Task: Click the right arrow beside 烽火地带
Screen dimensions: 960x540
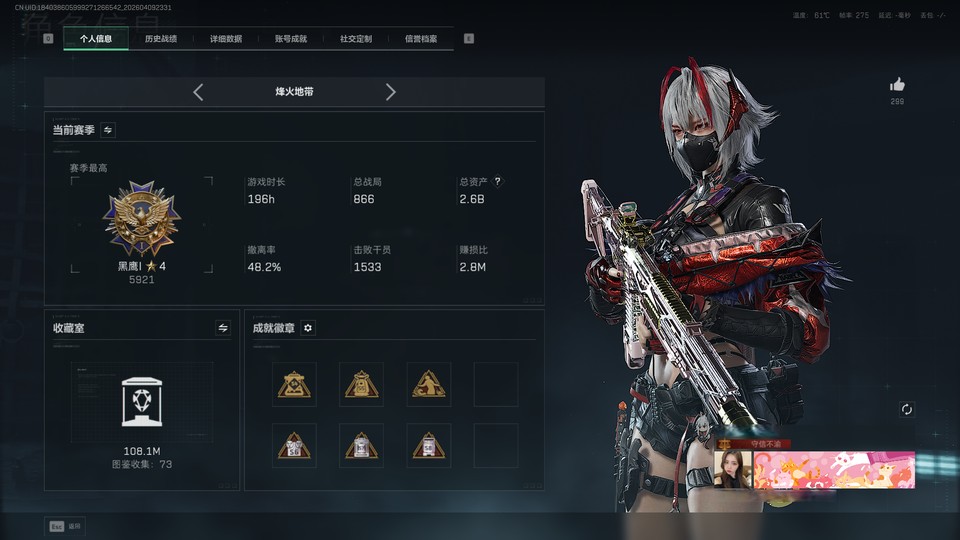Action: click(x=390, y=92)
